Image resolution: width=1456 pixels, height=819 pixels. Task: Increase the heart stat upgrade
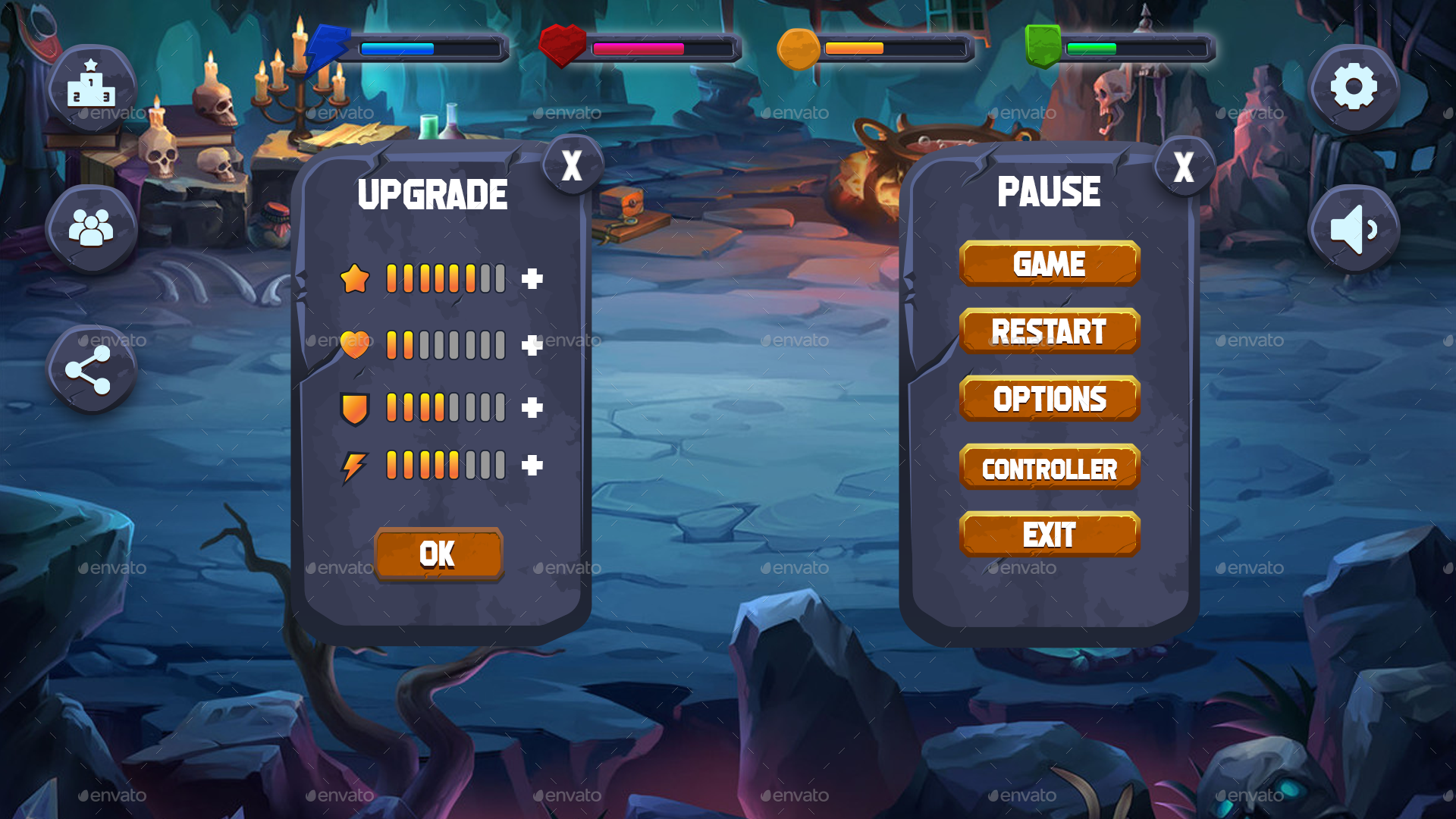(533, 345)
